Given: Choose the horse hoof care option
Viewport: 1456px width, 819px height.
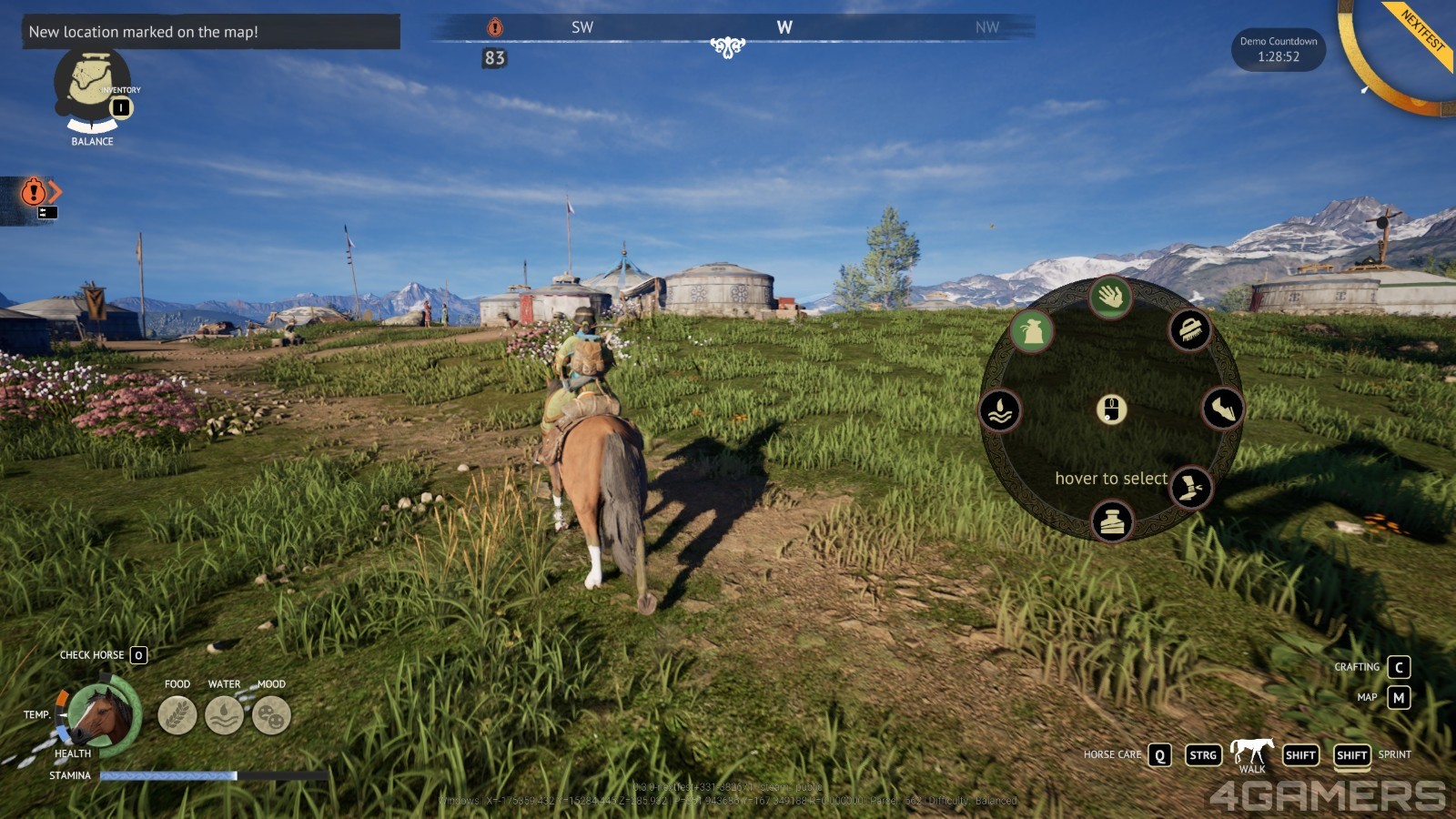Looking at the screenshot, I should pos(1222,409).
